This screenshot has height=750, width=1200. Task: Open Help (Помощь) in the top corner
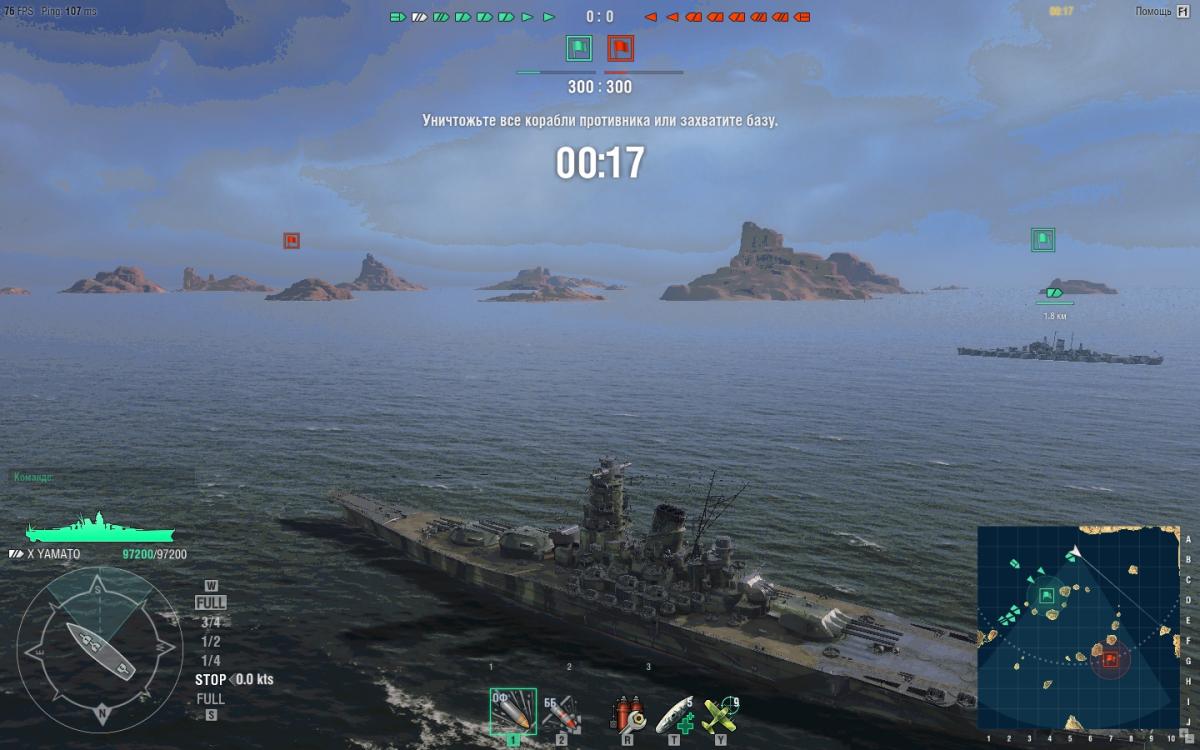point(1160,11)
